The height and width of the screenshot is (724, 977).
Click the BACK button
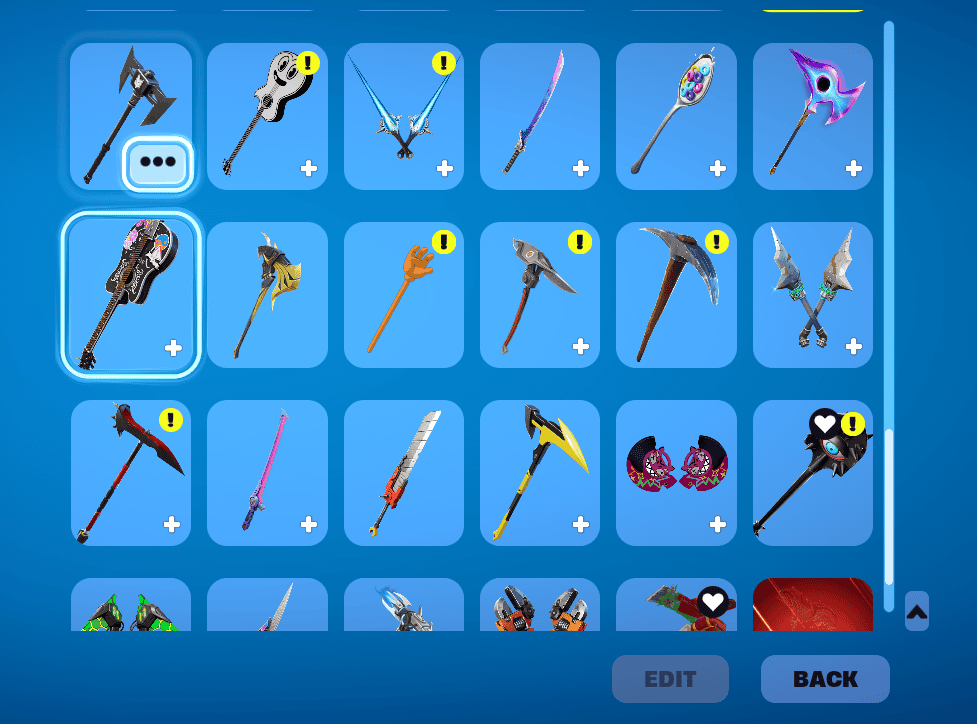click(x=825, y=679)
